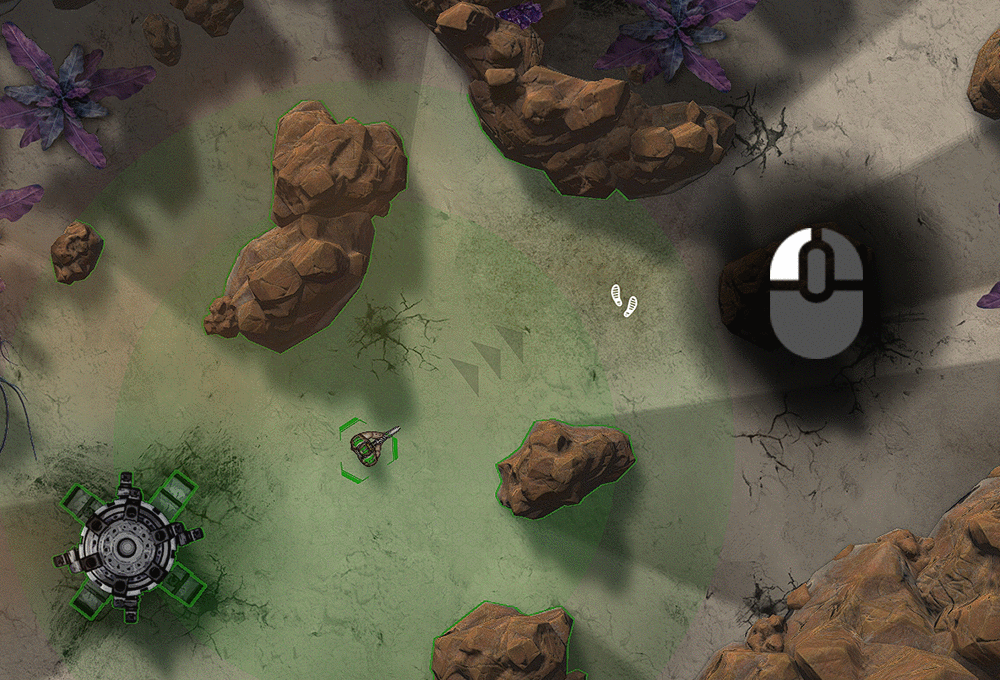Click the white footprints move marker
The width and height of the screenshot is (1000, 680).
click(x=624, y=299)
